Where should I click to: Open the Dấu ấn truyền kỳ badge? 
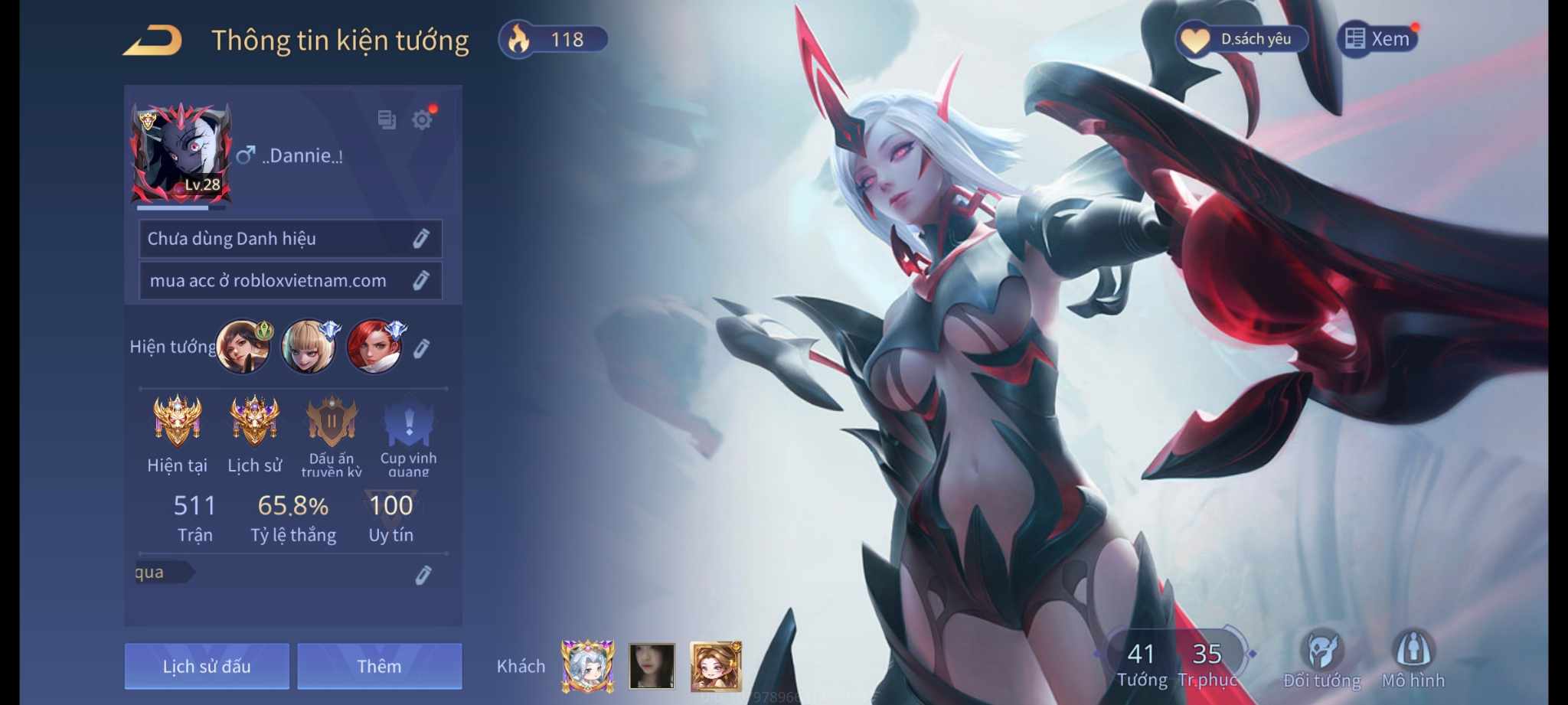pyautogui.click(x=332, y=423)
